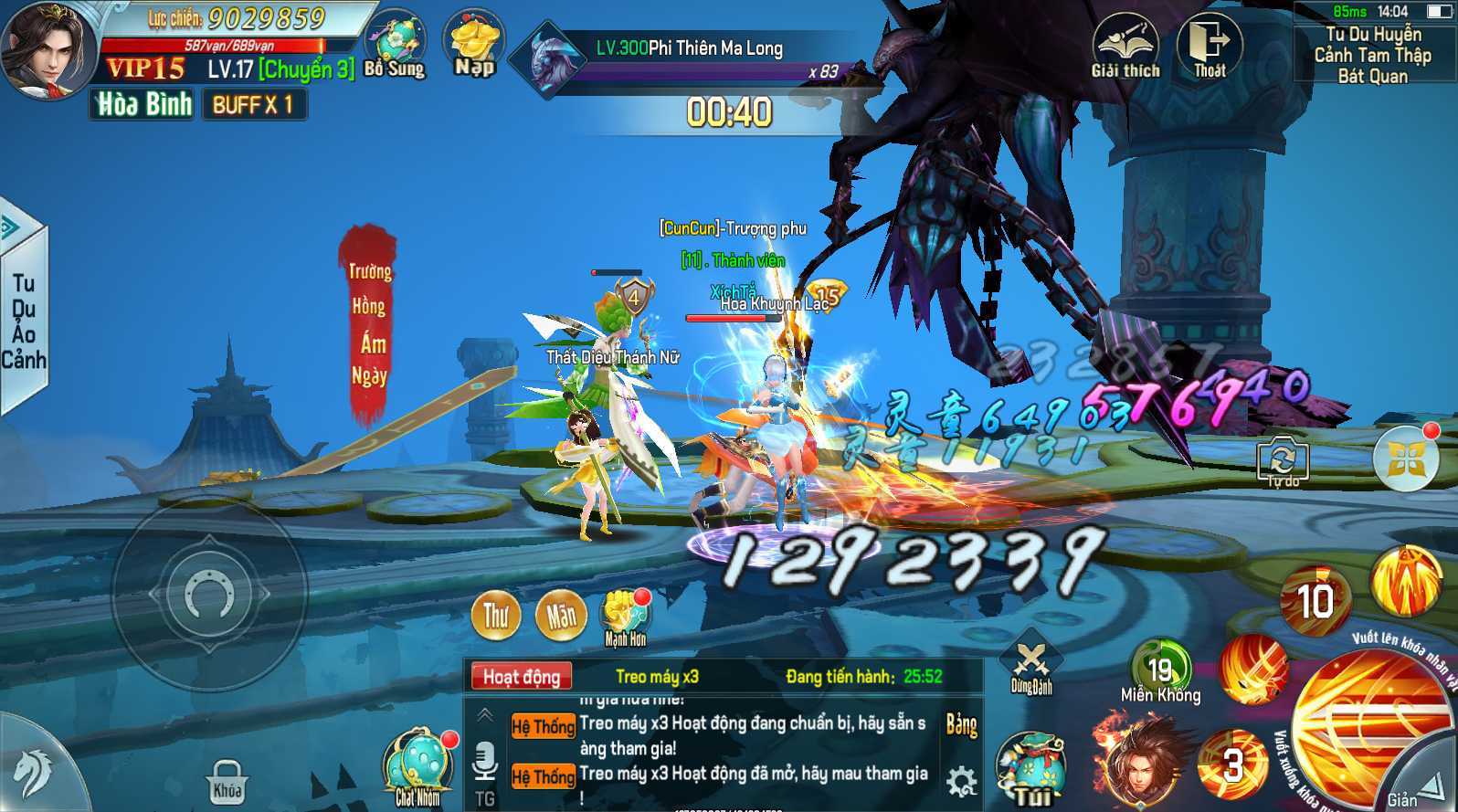The height and width of the screenshot is (812, 1458).
Task: Exit the dungeon with Thoát
Action: 1210,46
